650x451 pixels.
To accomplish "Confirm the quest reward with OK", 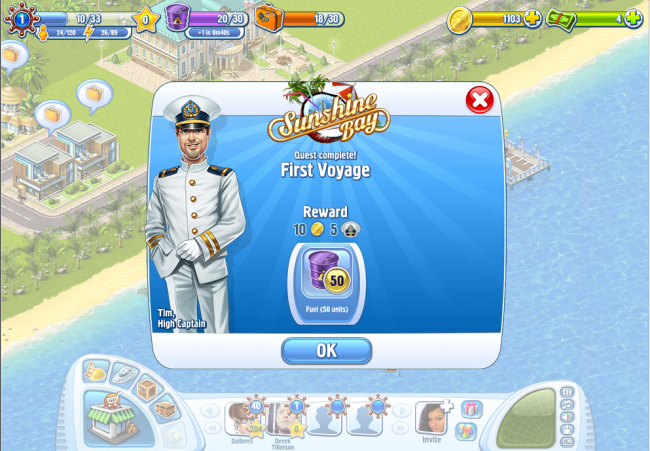I will [x=326, y=351].
